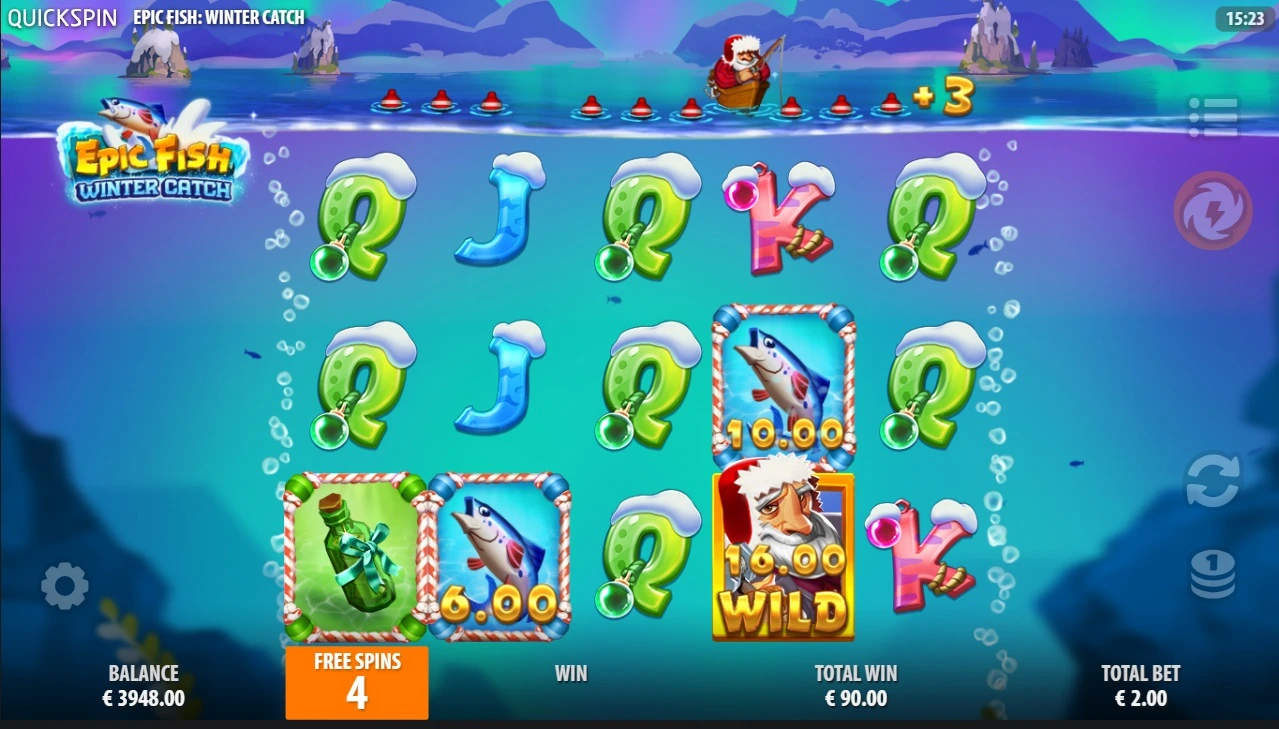Open the paytable list menu
Image resolution: width=1279 pixels, height=729 pixels.
pyautogui.click(x=1213, y=118)
